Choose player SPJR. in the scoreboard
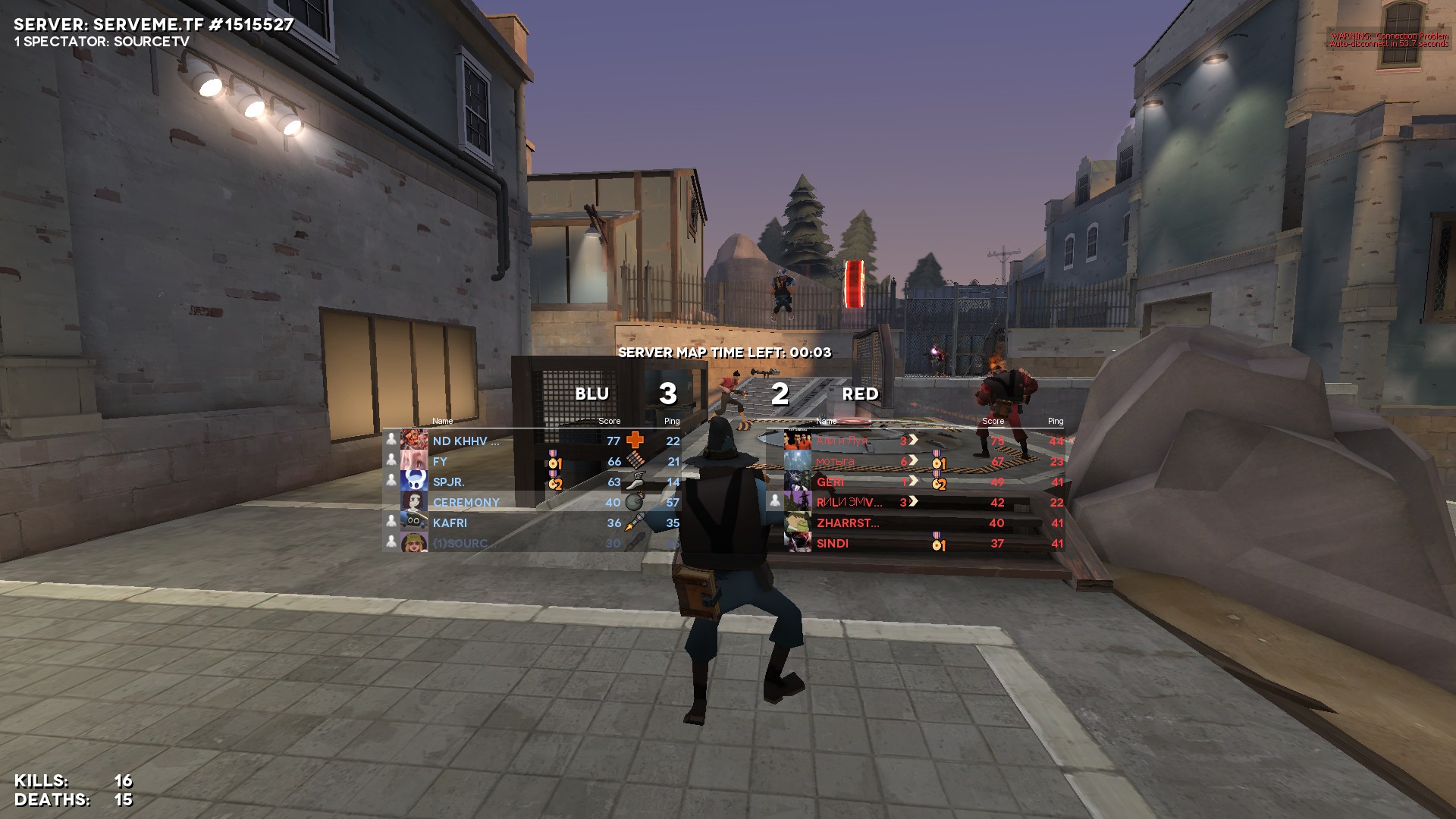1456x819 pixels. click(449, 482)
